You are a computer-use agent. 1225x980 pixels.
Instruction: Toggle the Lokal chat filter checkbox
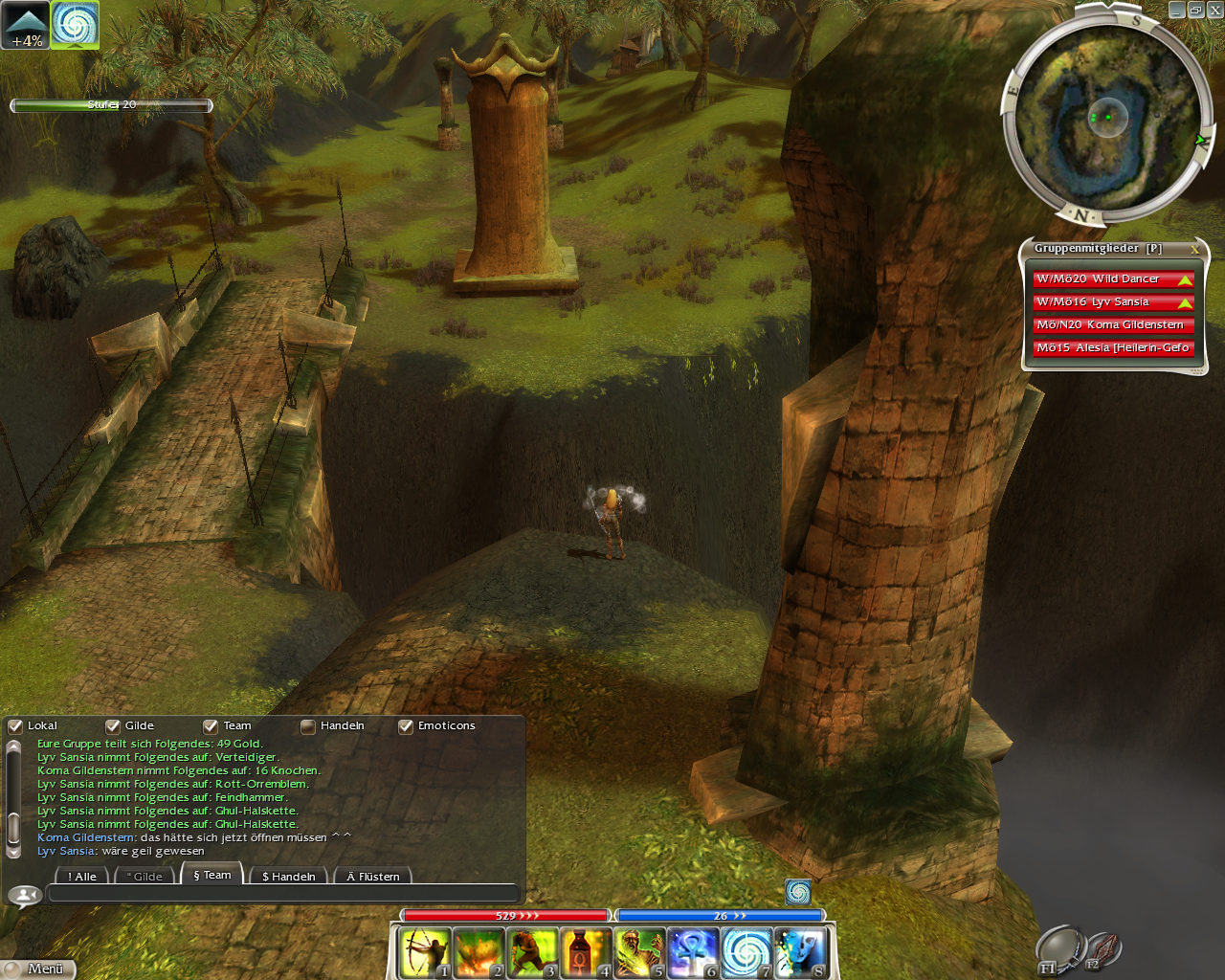(15, 726)
